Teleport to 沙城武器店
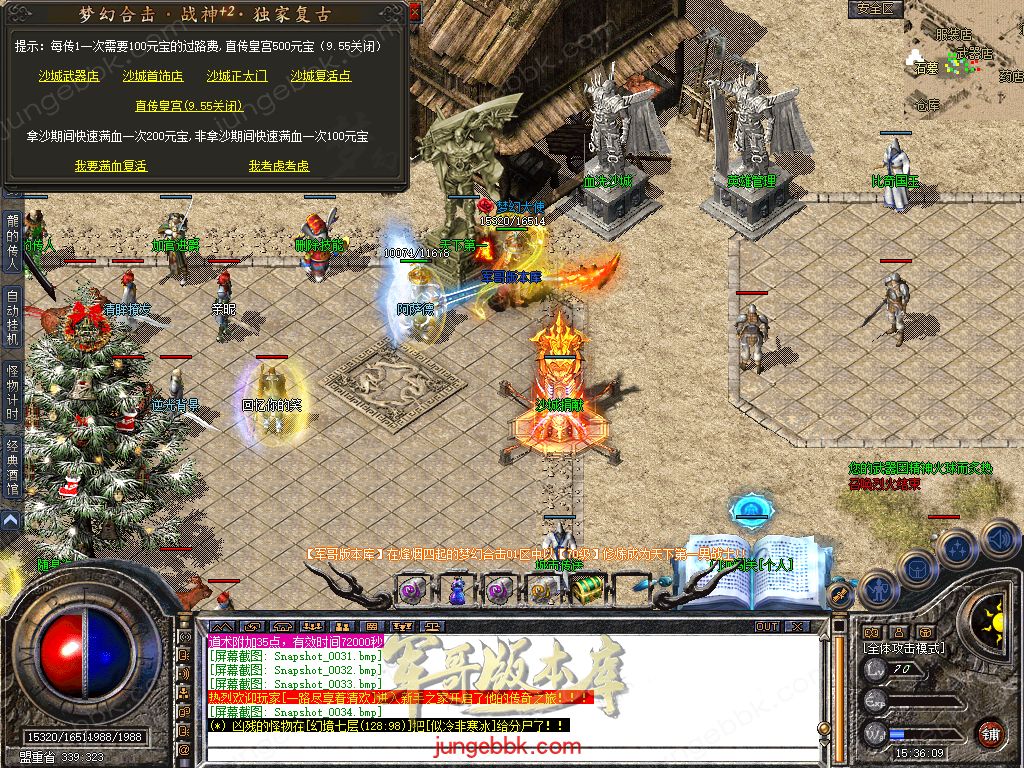The width and height of the screenshot is (1024, 768). pyautogui.click(x=69, y=76)
